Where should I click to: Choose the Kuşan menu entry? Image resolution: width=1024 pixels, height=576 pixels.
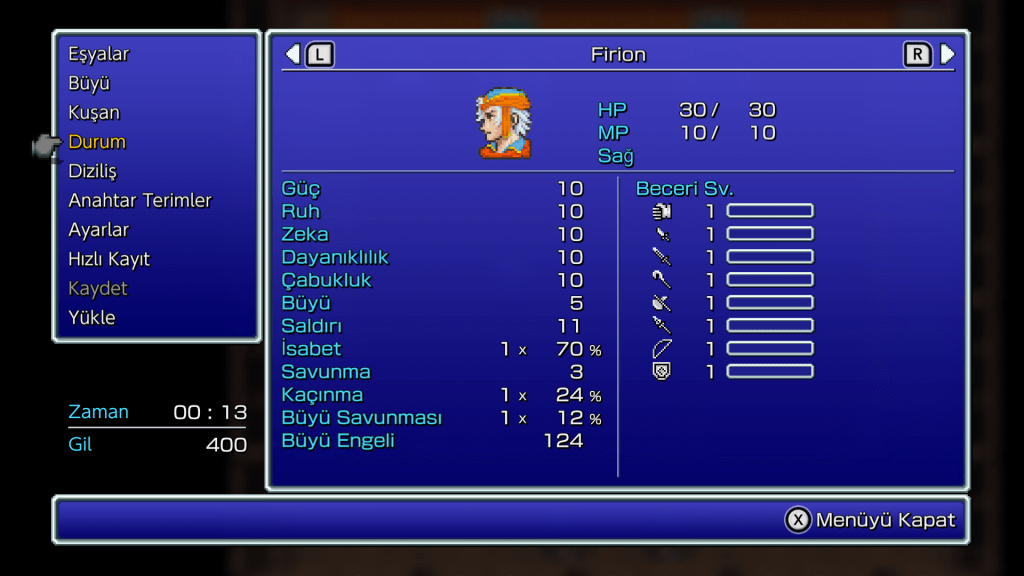point(94,112)
